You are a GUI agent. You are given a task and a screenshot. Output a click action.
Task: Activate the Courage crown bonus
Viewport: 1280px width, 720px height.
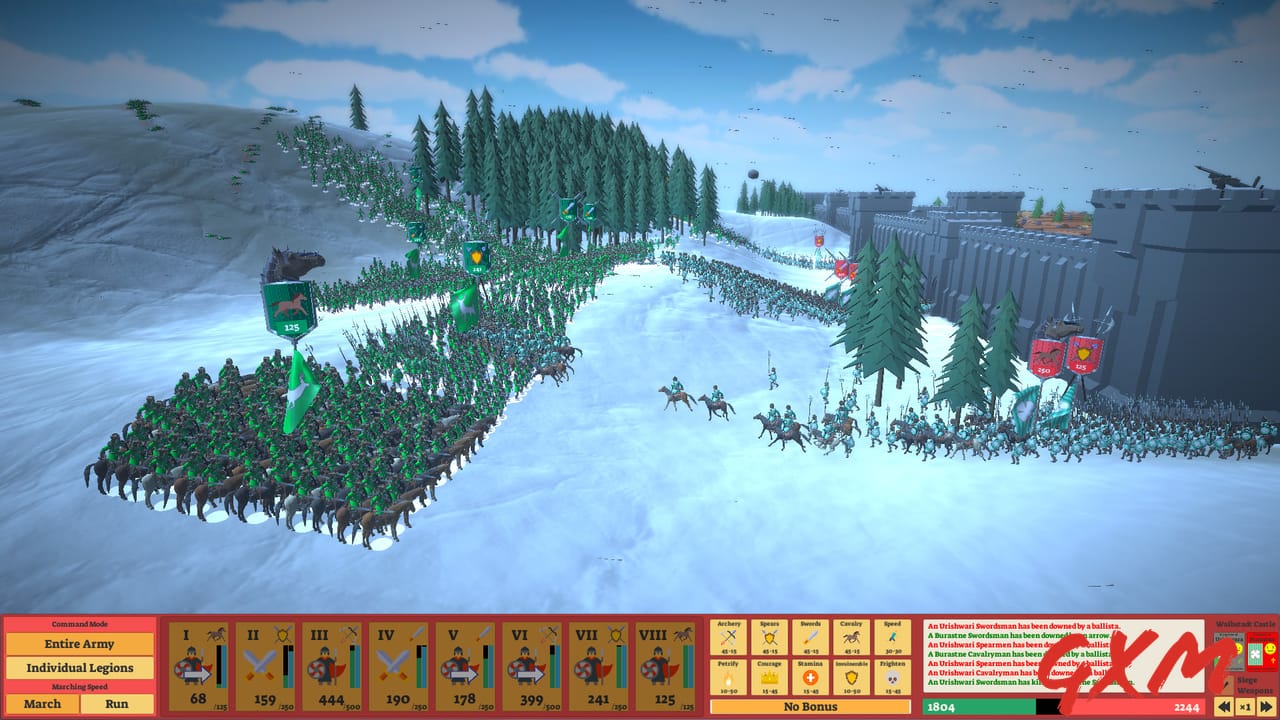769,677
